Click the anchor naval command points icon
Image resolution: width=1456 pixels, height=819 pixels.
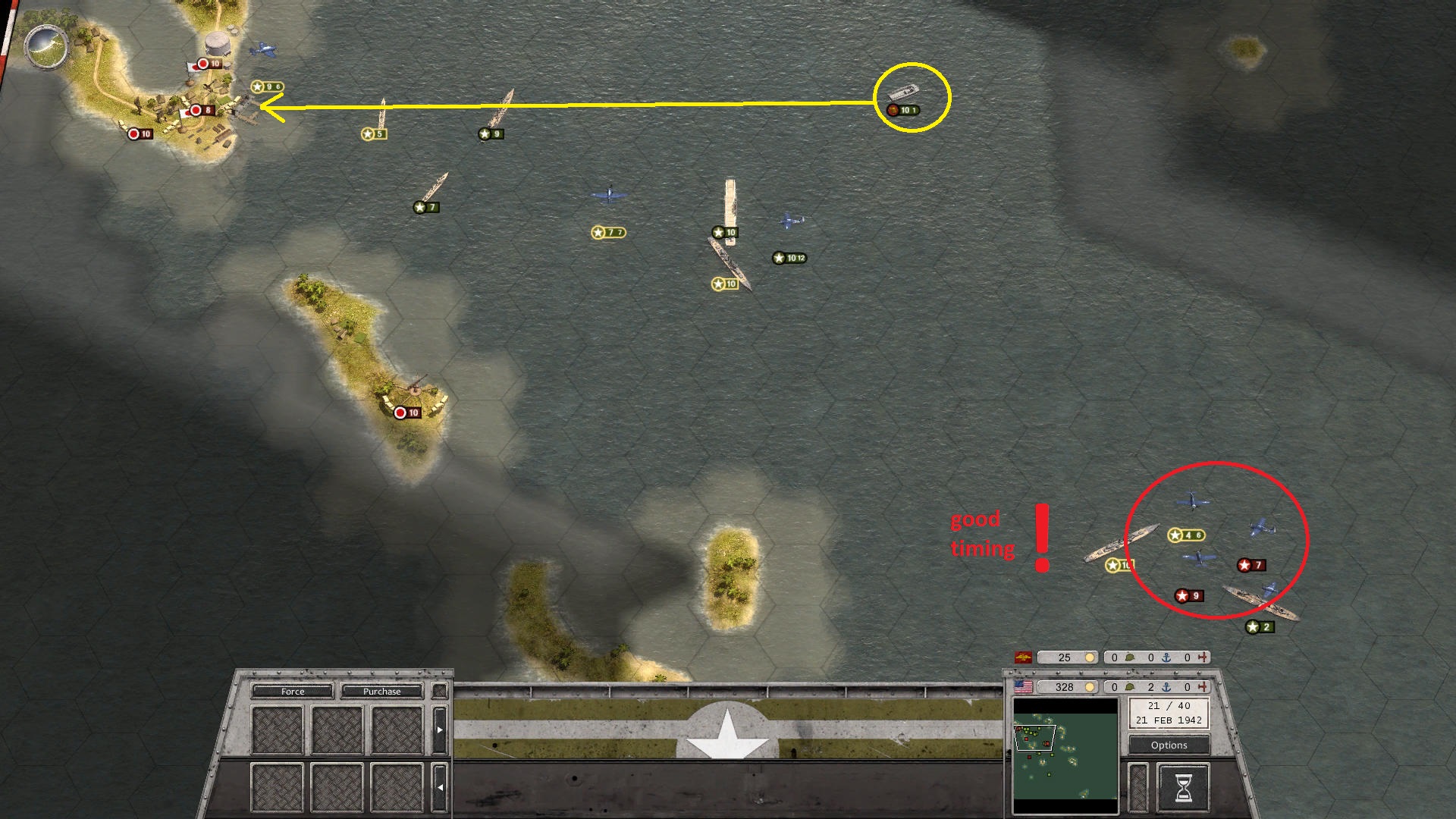pos(1165,687)
